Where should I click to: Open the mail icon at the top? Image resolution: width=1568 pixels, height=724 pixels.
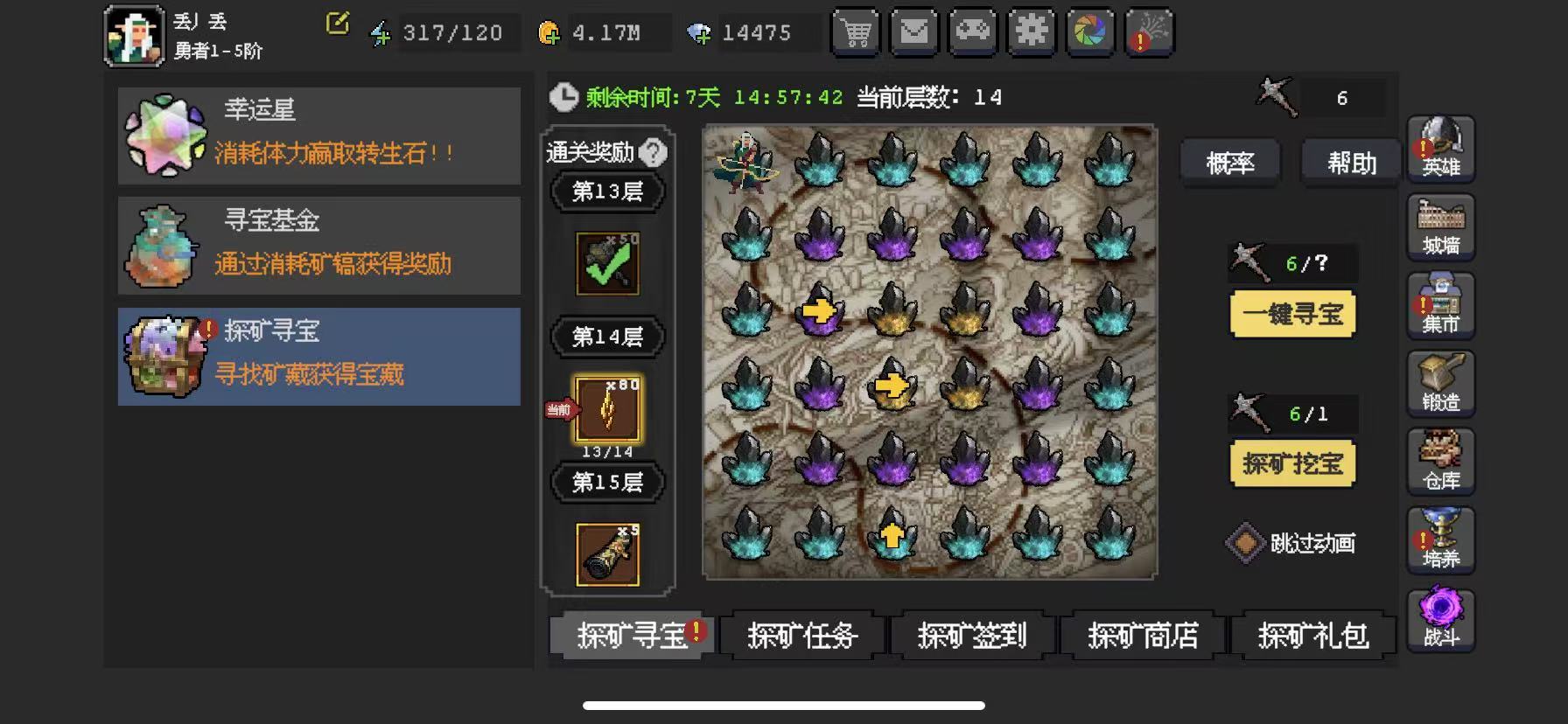[x=913, y=32]
